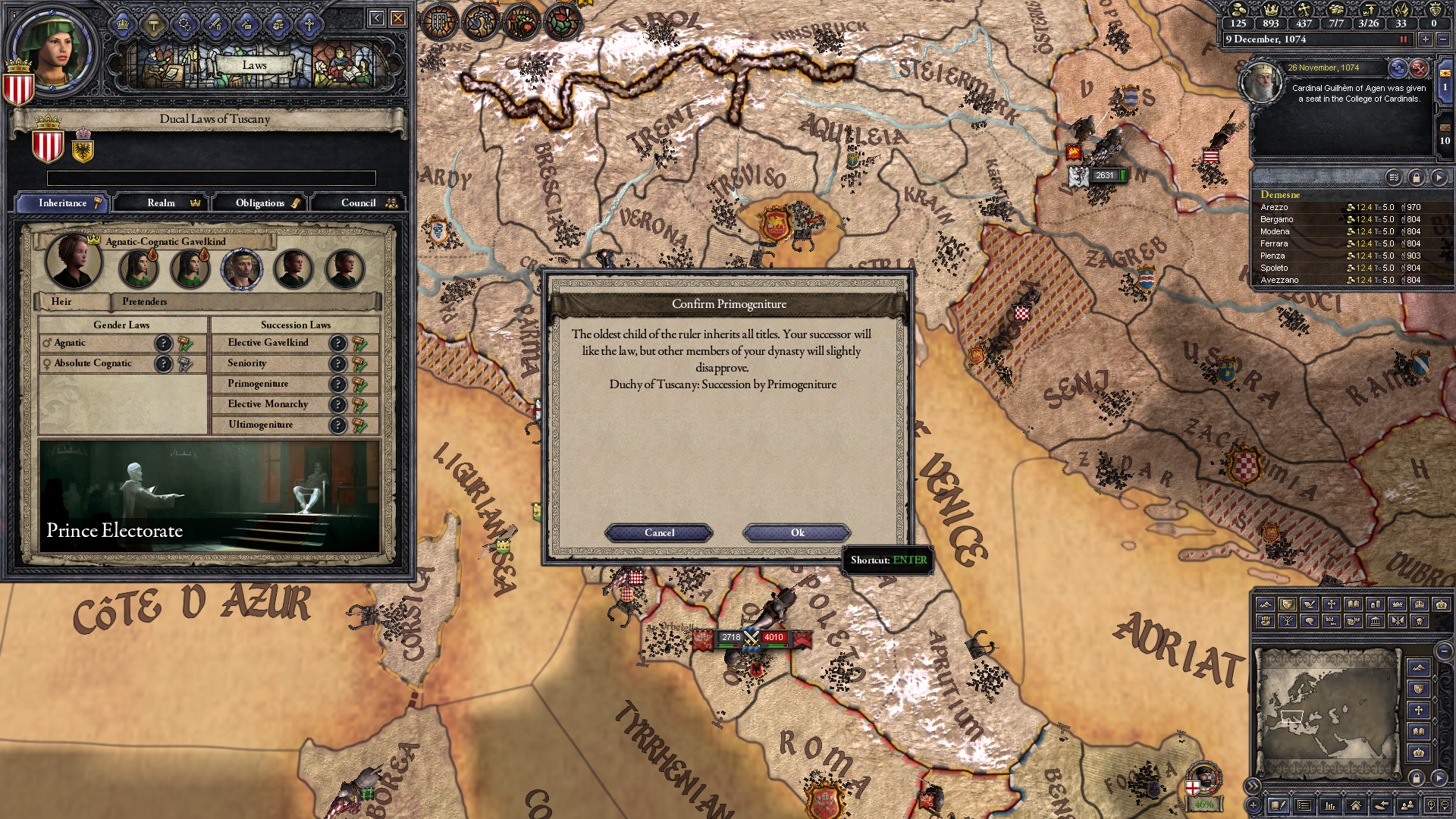Open the economy map mode with coins icon

pyautogui.click(x=1374, y=604)
